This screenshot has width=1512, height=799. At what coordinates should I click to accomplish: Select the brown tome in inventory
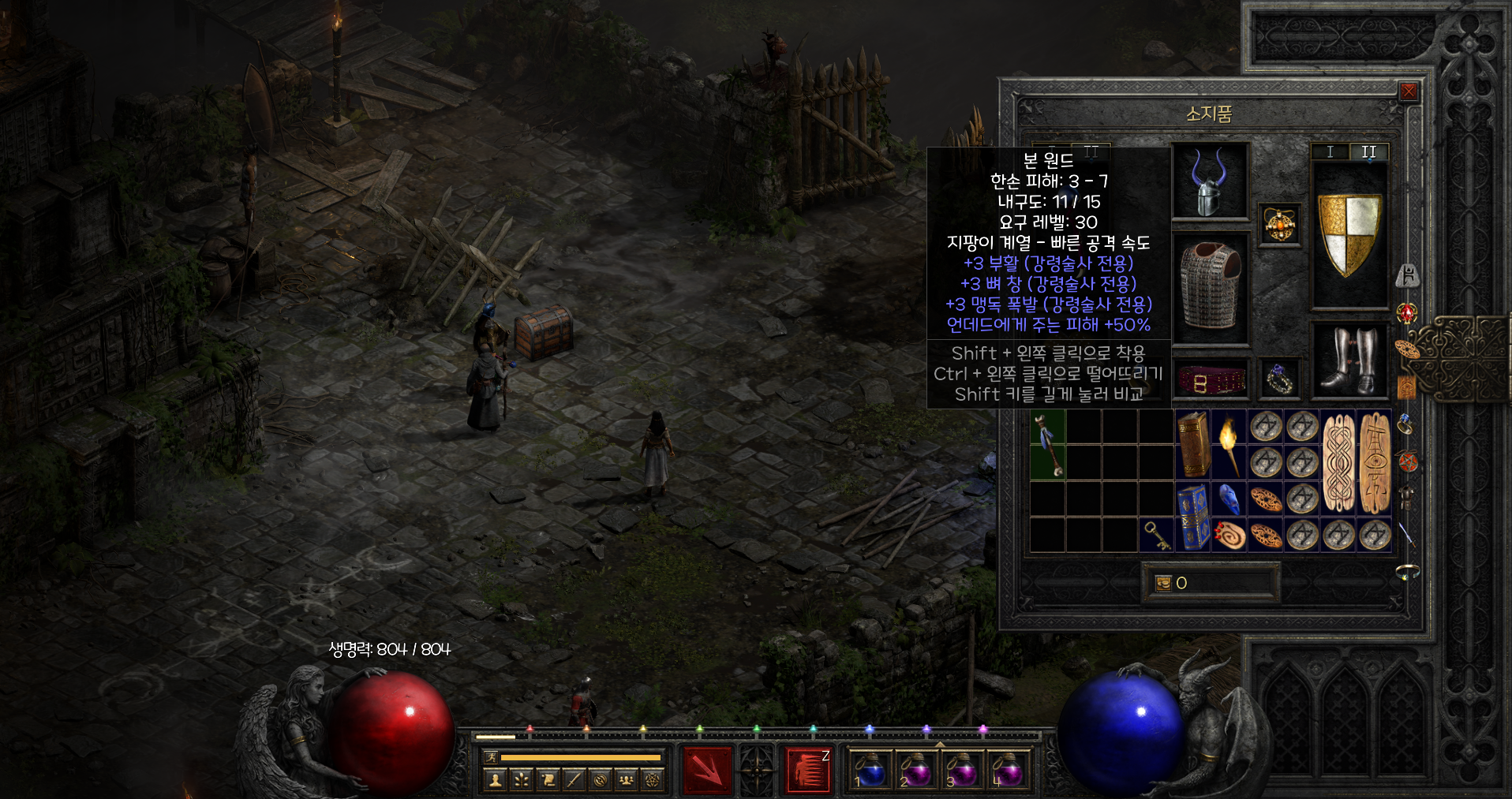pyautogui.click(x=1193, y=444)
